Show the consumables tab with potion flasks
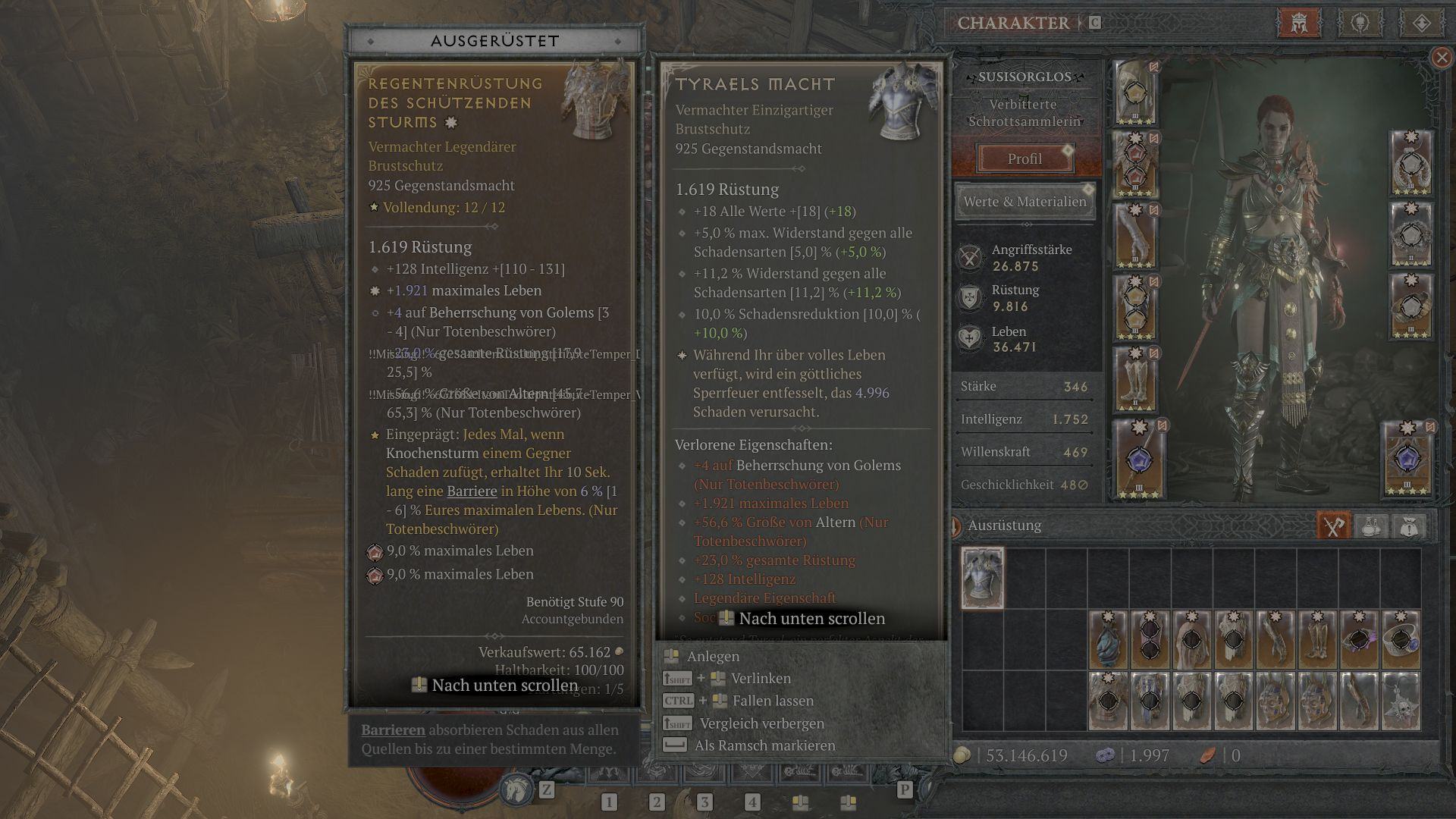This screenshot has width=1456, height=819. click(x=1371, y=526)
